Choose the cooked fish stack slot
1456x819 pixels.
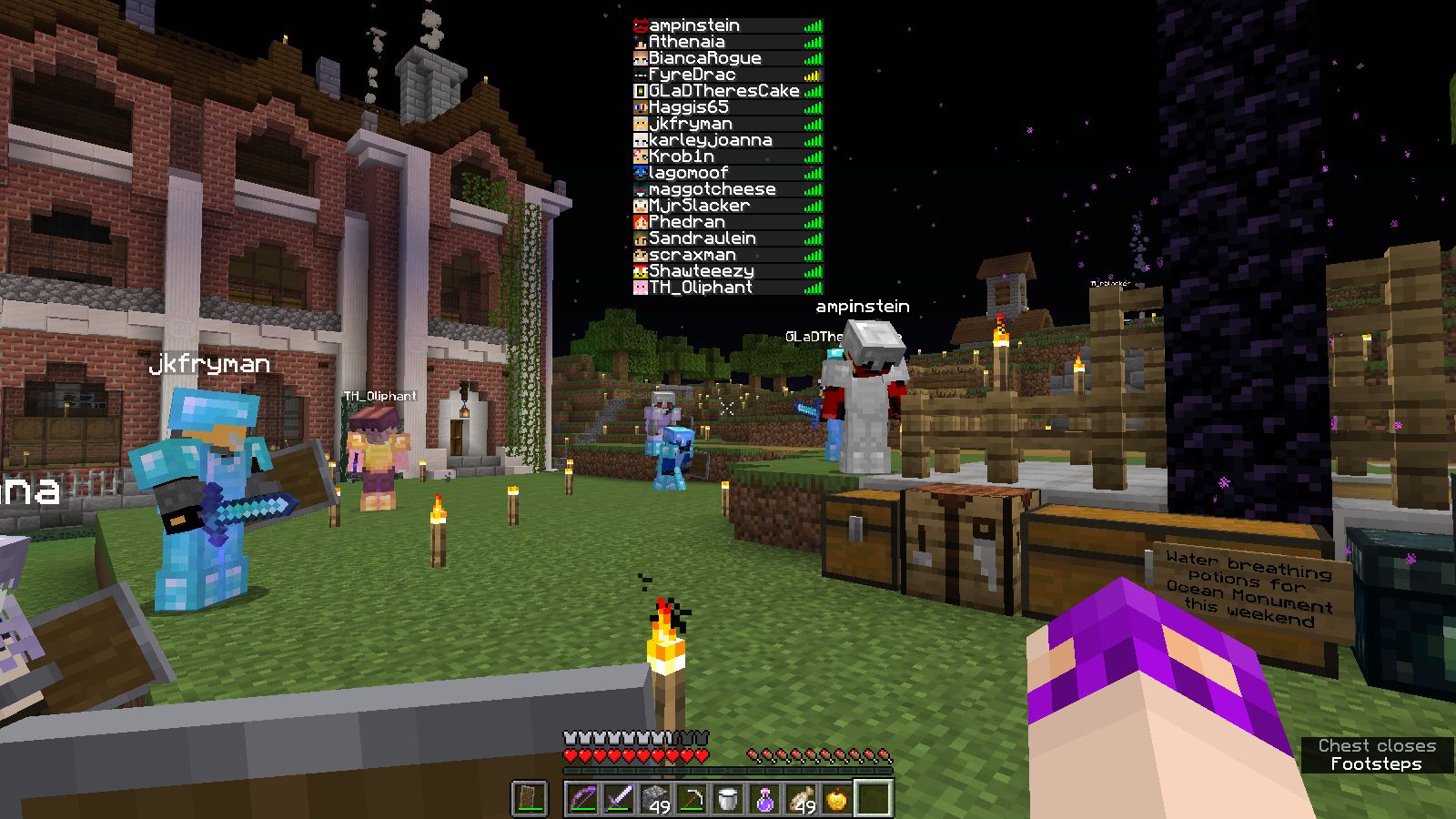(801, 799)
